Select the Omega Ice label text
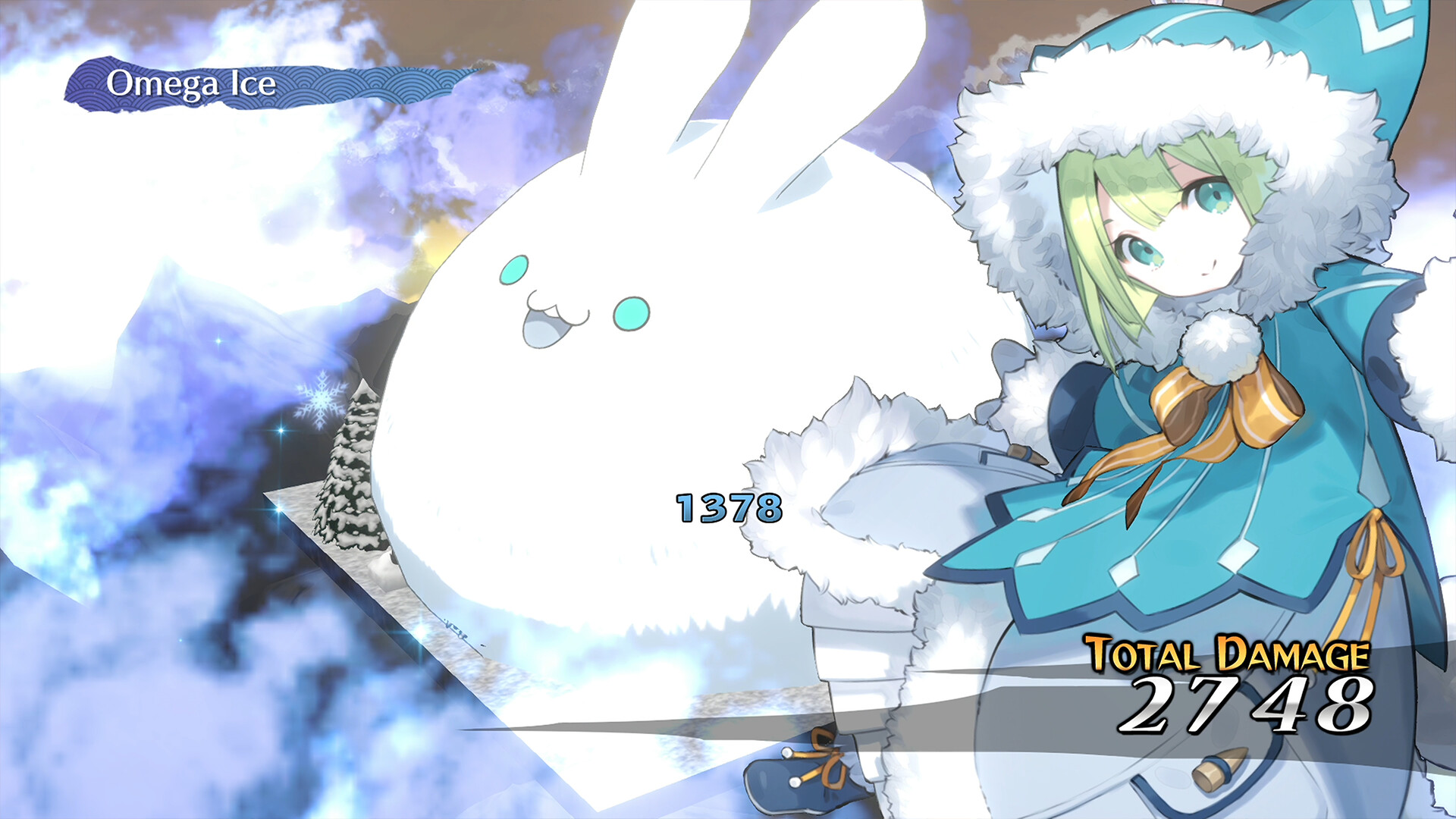 pyautogui.click(x=193, y=85)
